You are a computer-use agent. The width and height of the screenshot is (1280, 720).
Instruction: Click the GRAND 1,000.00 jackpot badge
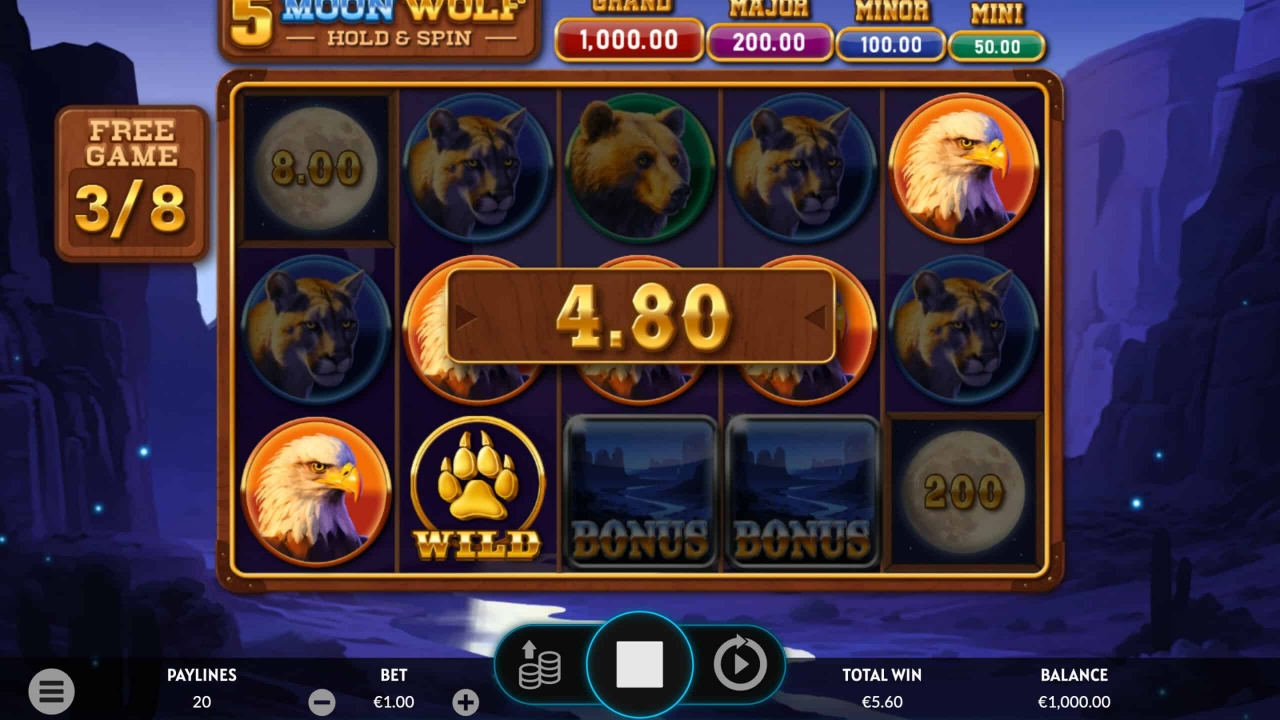coord(629,43)
